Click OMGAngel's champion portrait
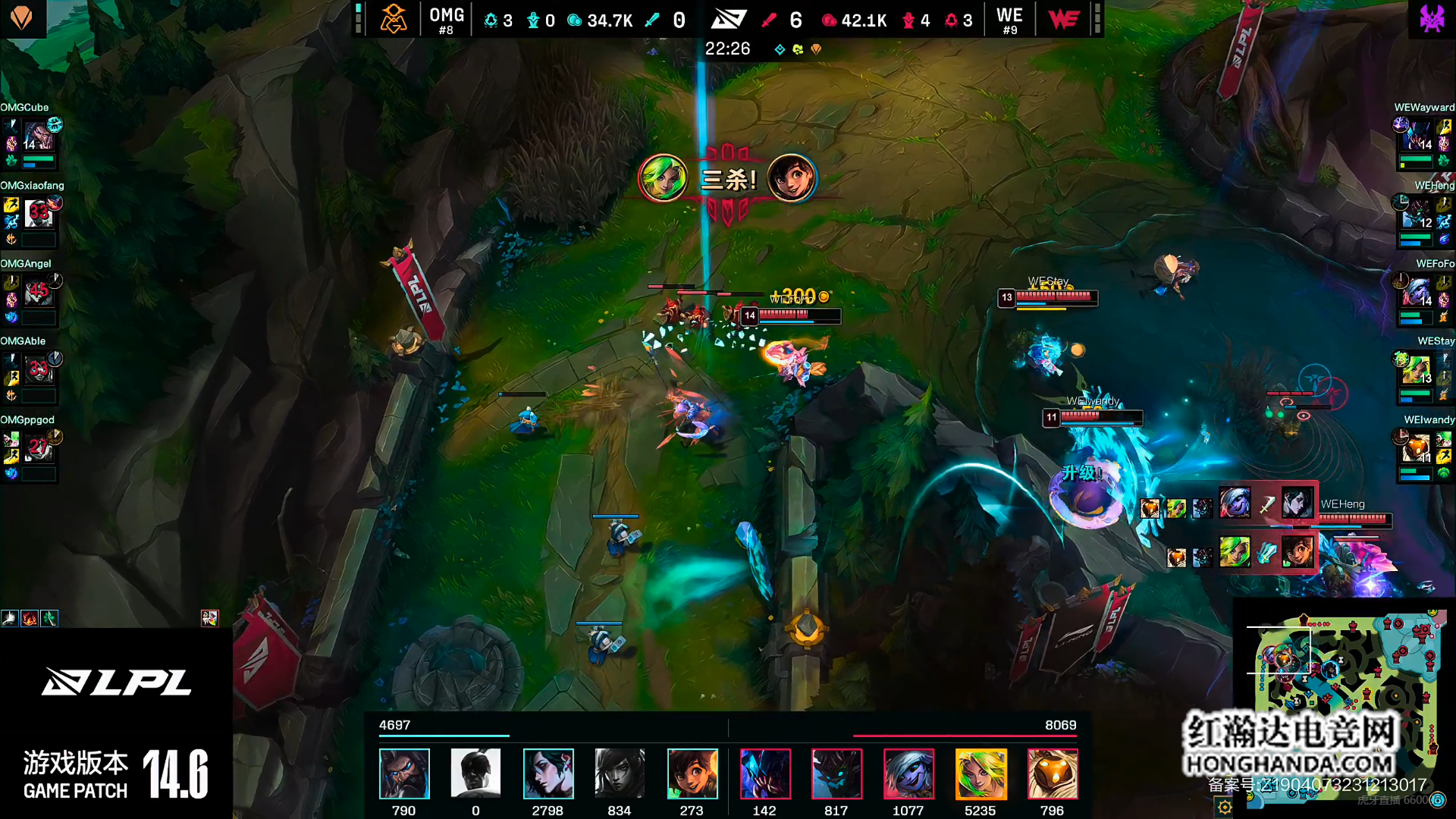 coord(37,293)
